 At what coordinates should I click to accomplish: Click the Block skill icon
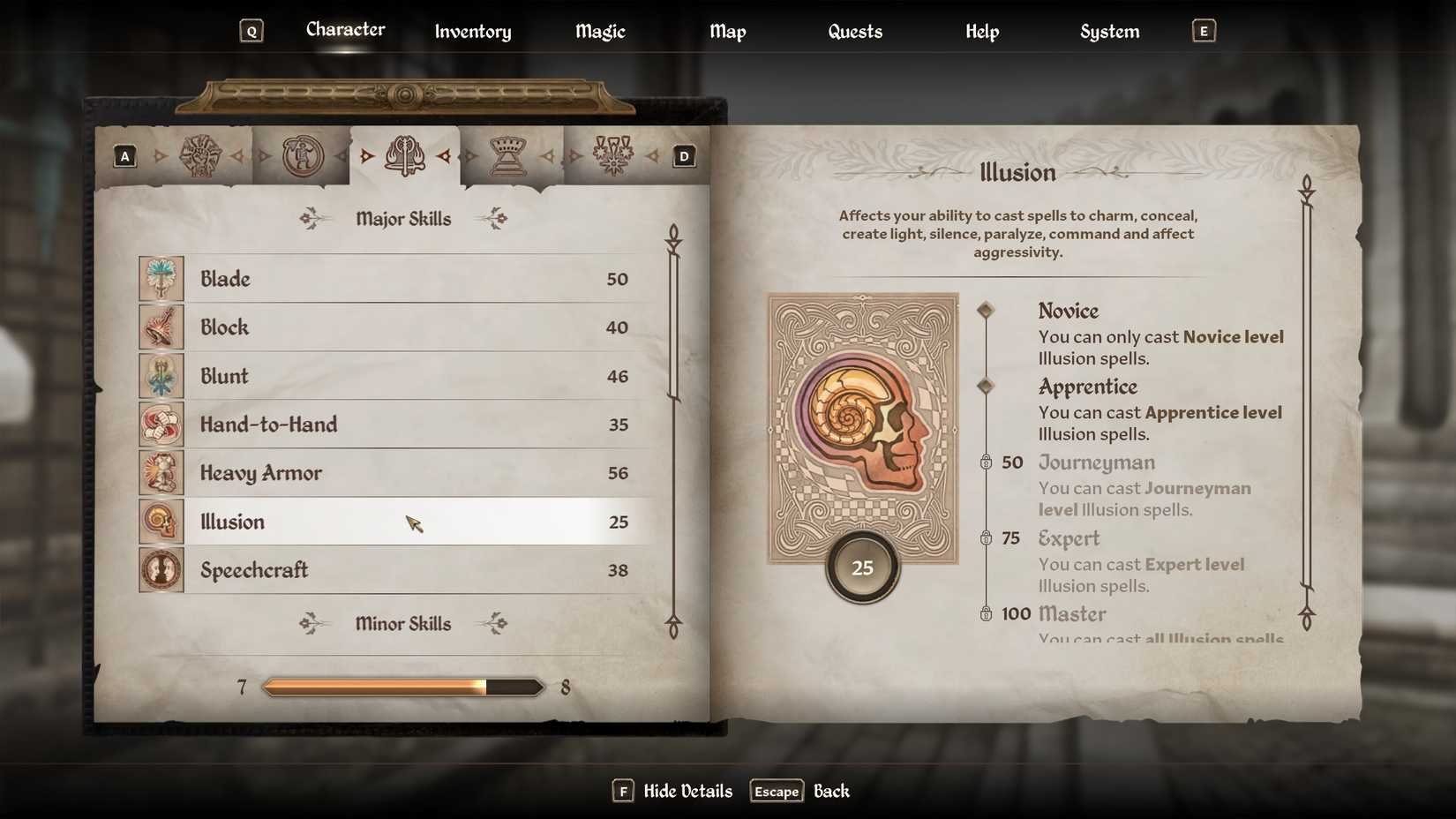161,327
